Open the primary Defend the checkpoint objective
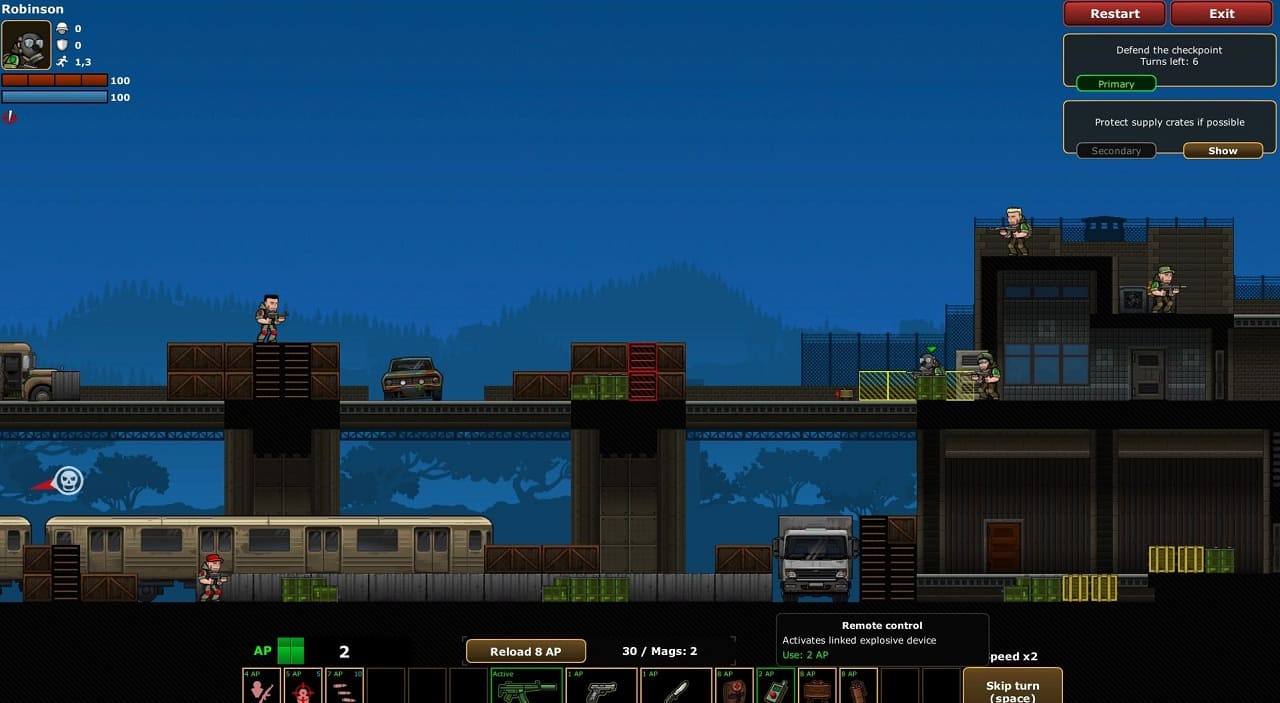Screen dimensions: 1280x703 1115,84
